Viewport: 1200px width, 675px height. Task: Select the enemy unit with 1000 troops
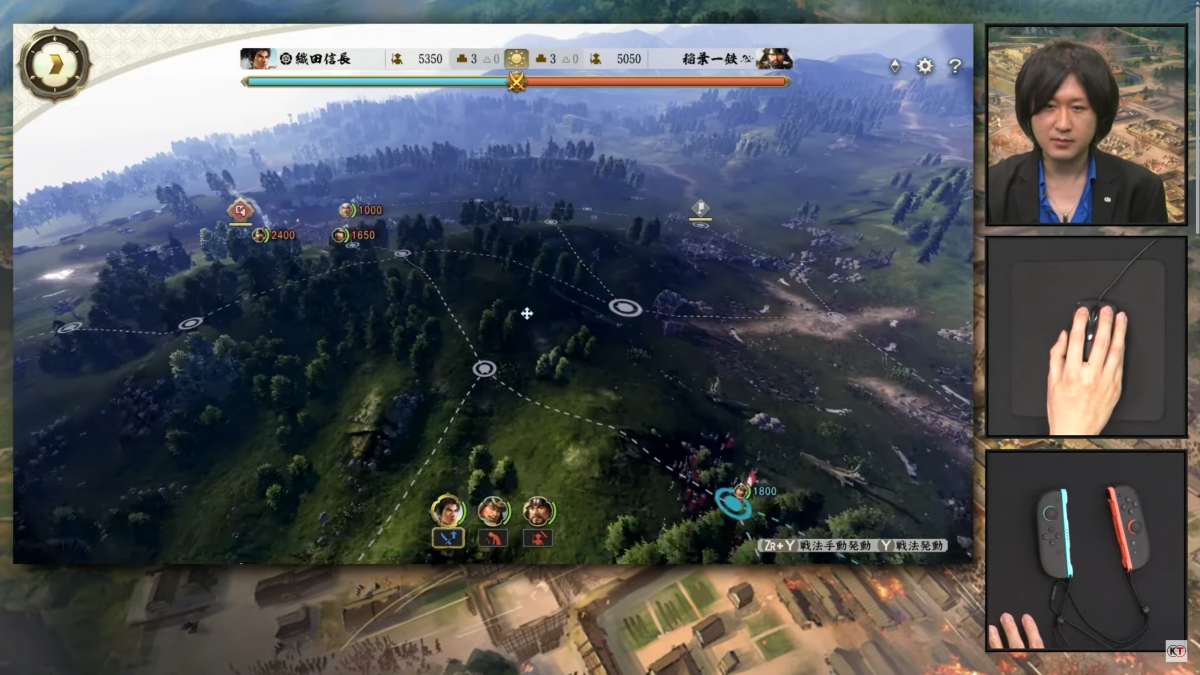pyautogui.click(x=346, y=210)
